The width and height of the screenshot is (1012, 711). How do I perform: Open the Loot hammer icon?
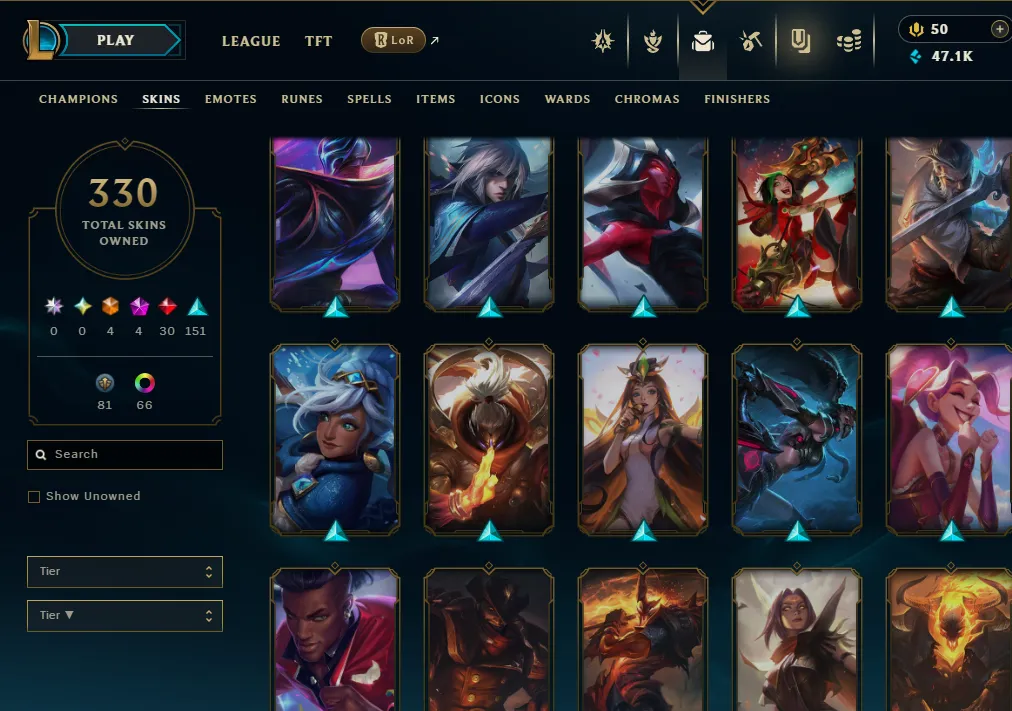click(751, 41)
